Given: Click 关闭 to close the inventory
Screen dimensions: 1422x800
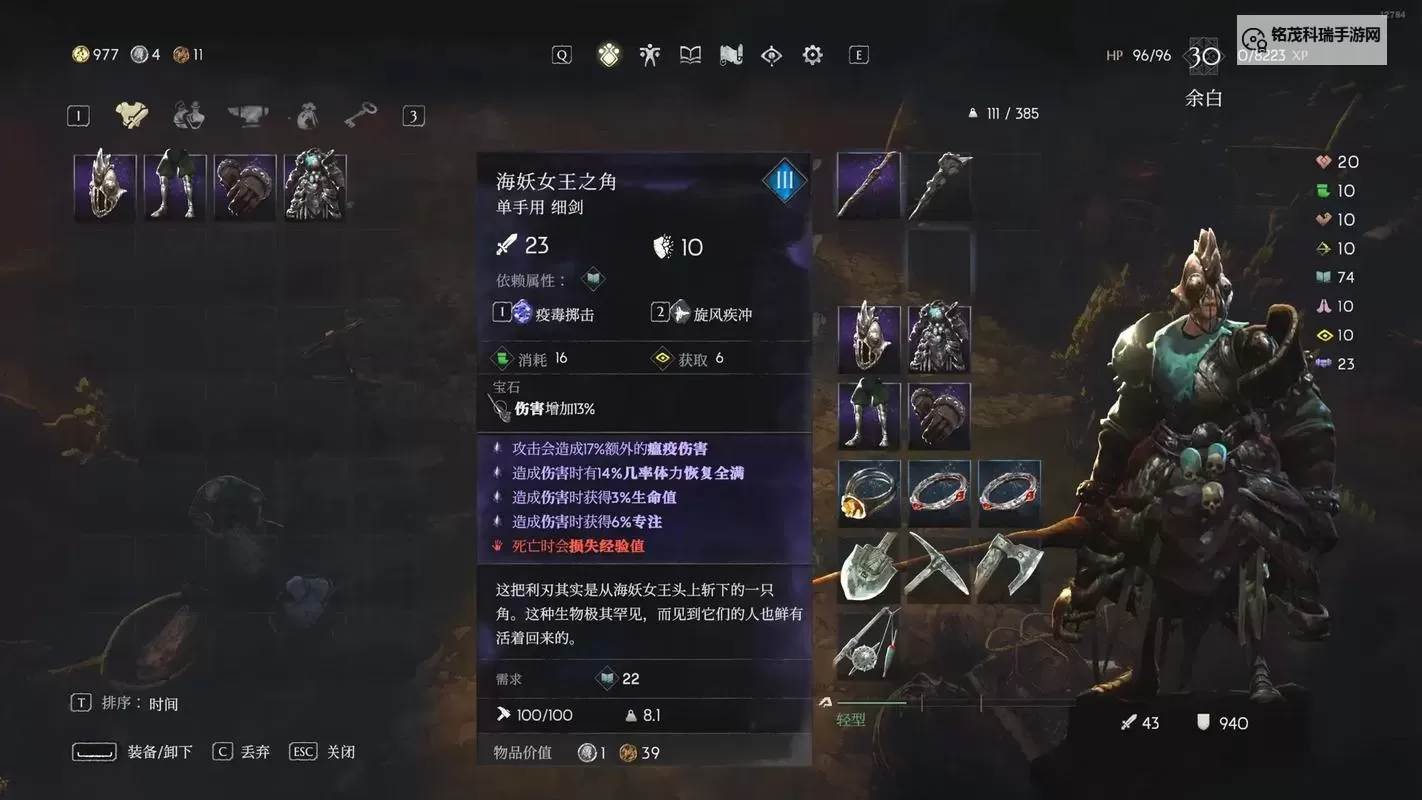Looking at the screenshot, I should (341, 751).
